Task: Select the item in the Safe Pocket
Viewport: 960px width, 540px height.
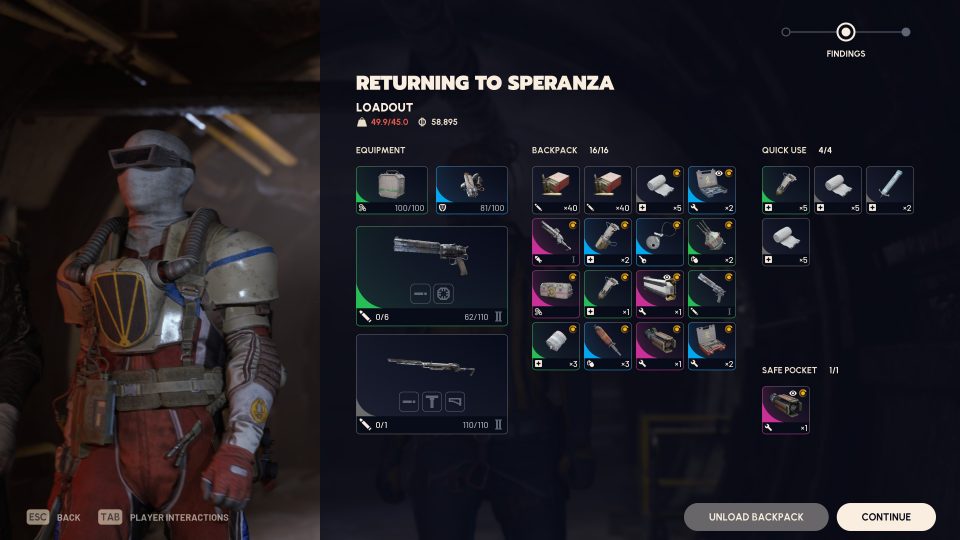Action: 786,410
